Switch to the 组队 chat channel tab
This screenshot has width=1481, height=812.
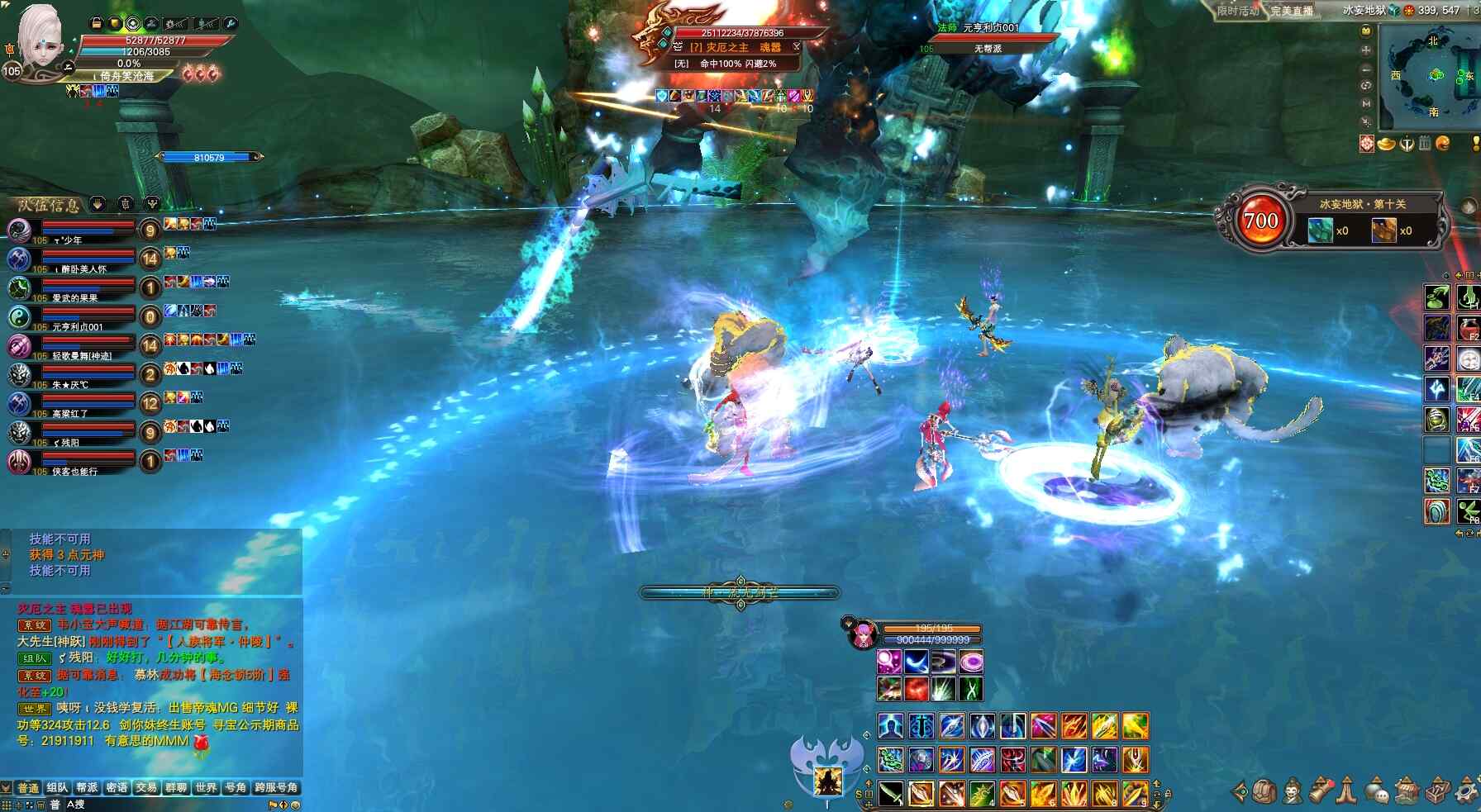coord(57,788)
